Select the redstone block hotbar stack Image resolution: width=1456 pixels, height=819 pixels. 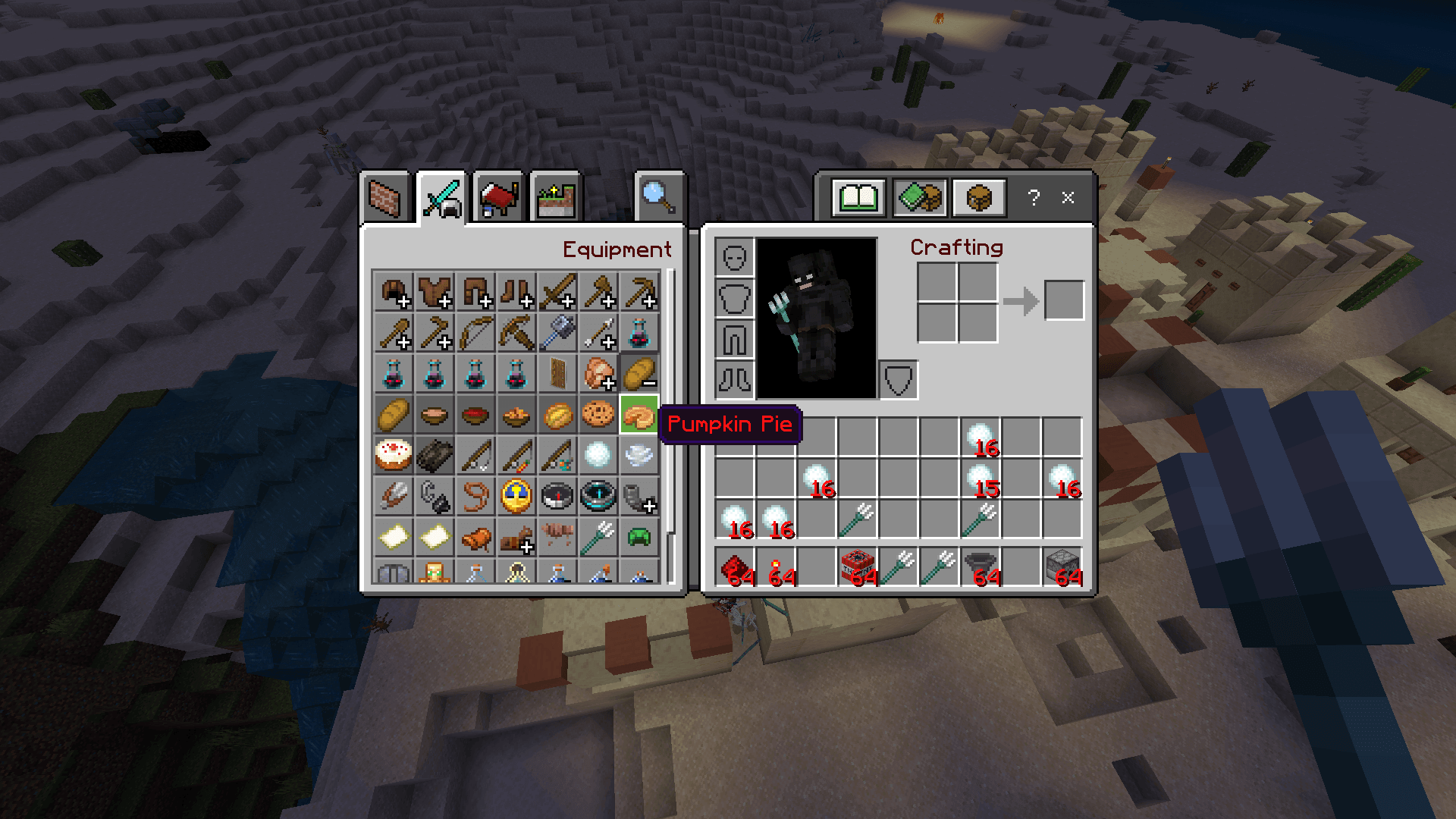(735, 567)
